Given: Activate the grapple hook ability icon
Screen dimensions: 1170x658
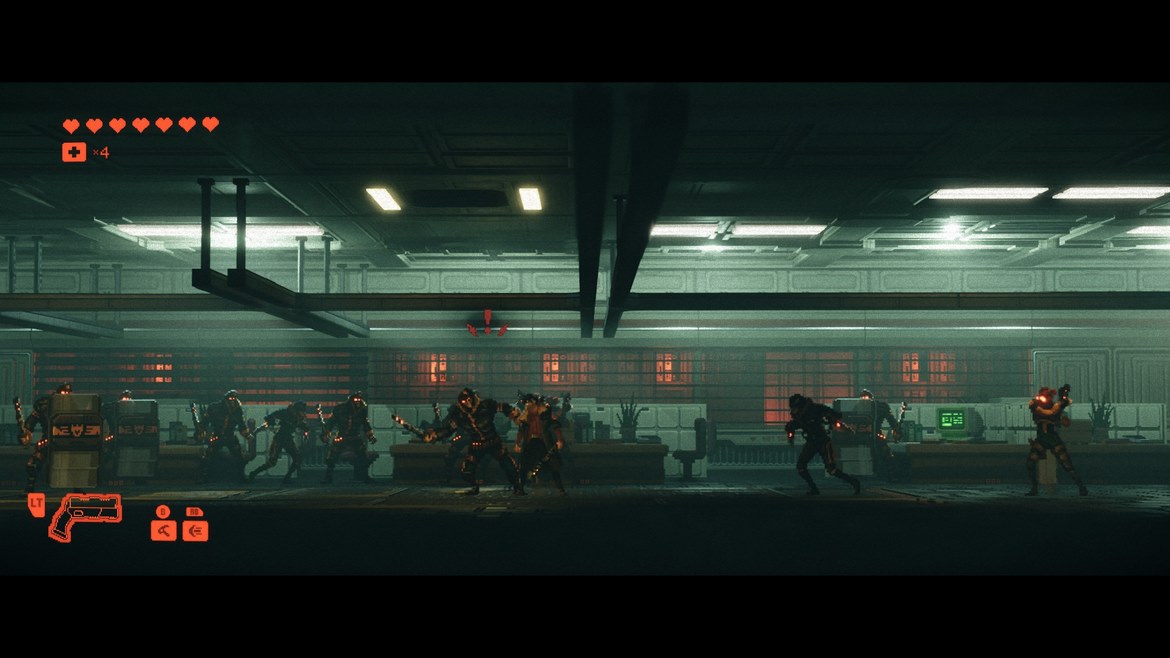Looking at the screenshot, I should pos(163,530).
